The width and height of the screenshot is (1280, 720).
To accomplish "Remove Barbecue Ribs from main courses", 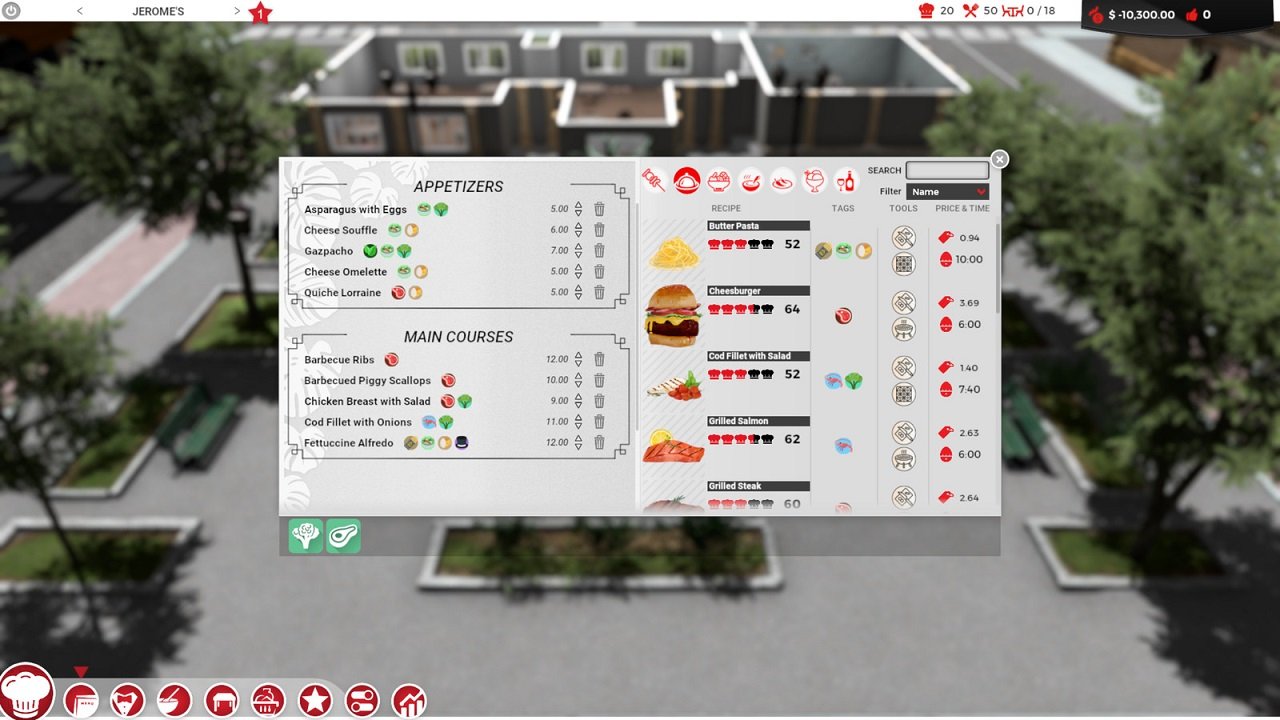I will click(599, 358).
